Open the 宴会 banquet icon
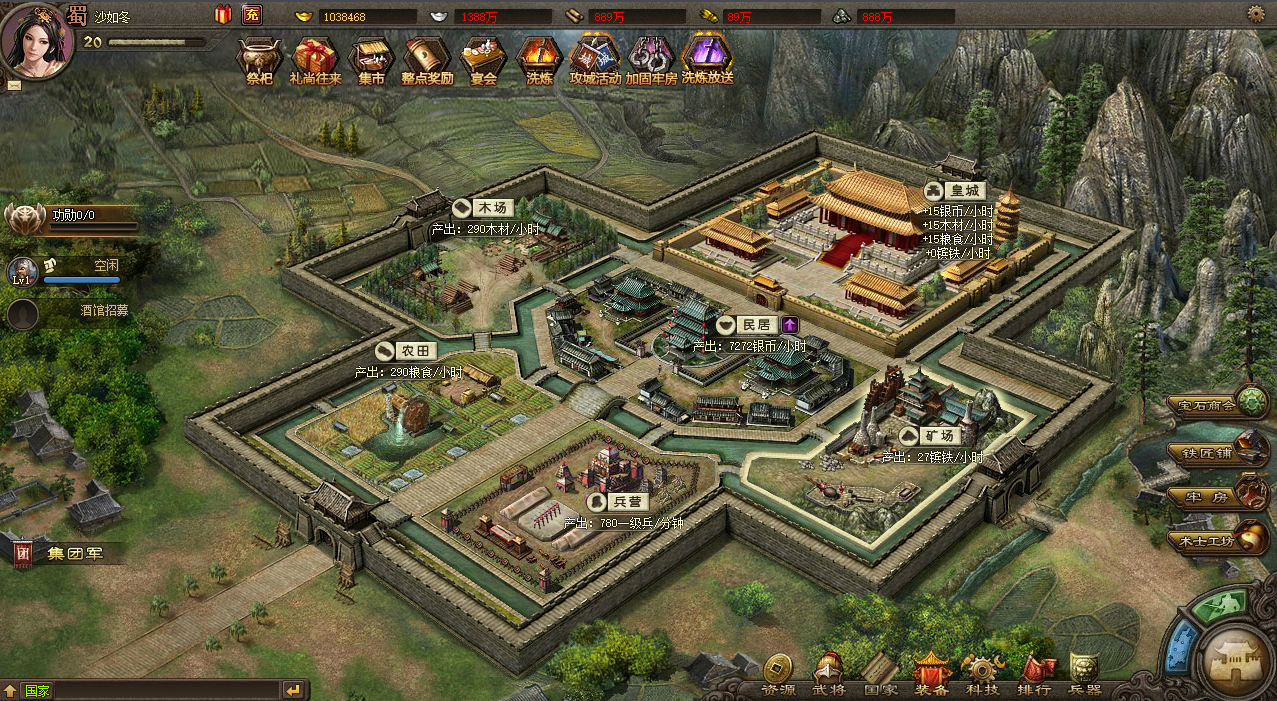 483,58
